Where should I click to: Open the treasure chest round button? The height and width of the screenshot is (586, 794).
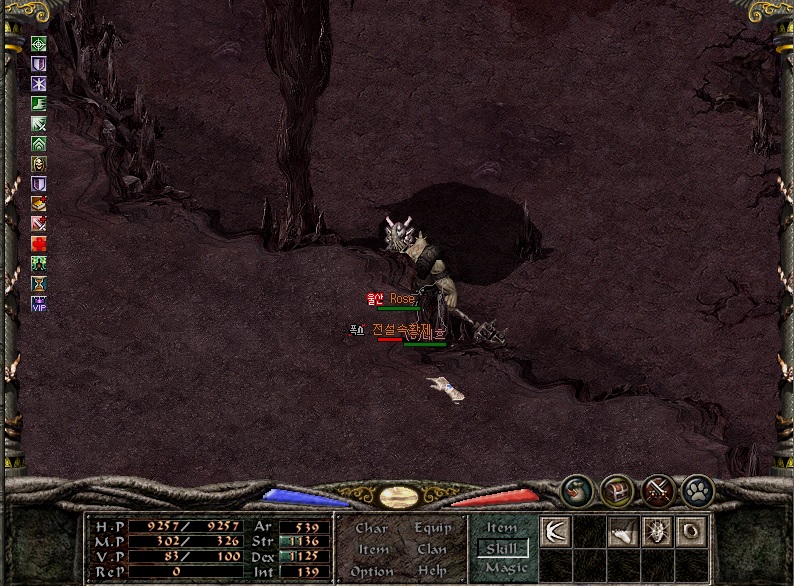coord(618,490)
